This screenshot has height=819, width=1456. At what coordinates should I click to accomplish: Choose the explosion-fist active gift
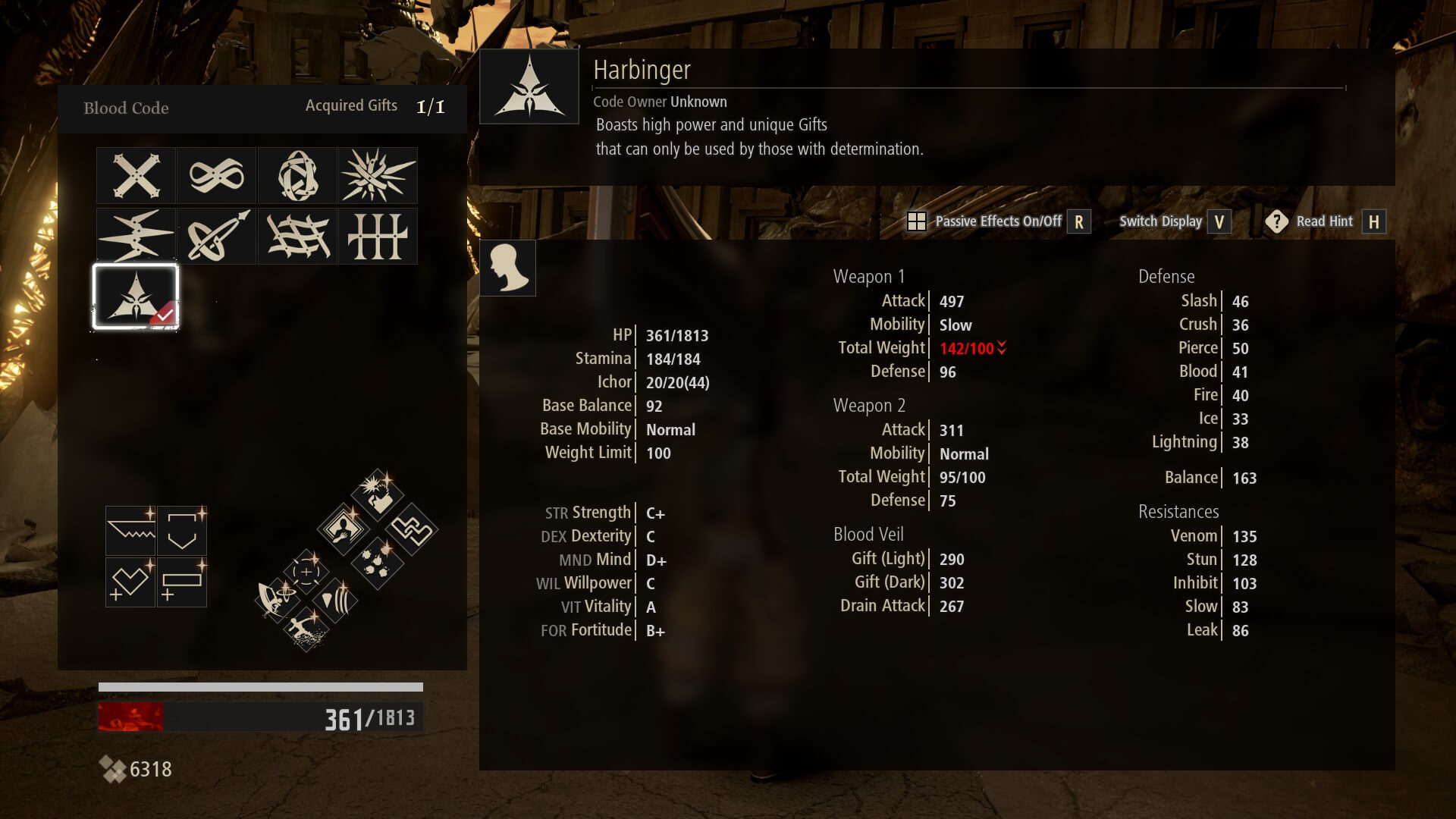click(x=377, y=494)
